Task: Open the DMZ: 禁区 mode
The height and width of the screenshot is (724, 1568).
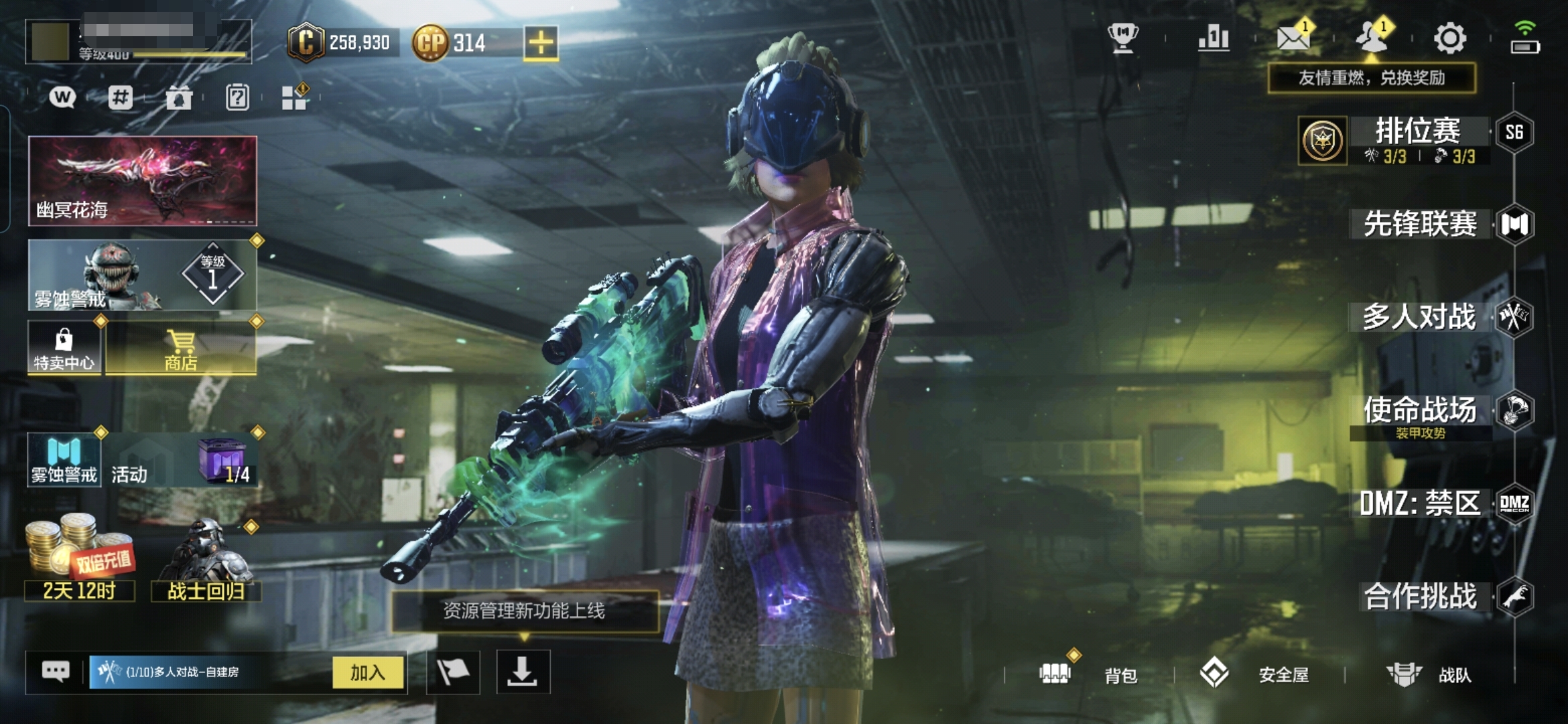Action: (1419, 503)
